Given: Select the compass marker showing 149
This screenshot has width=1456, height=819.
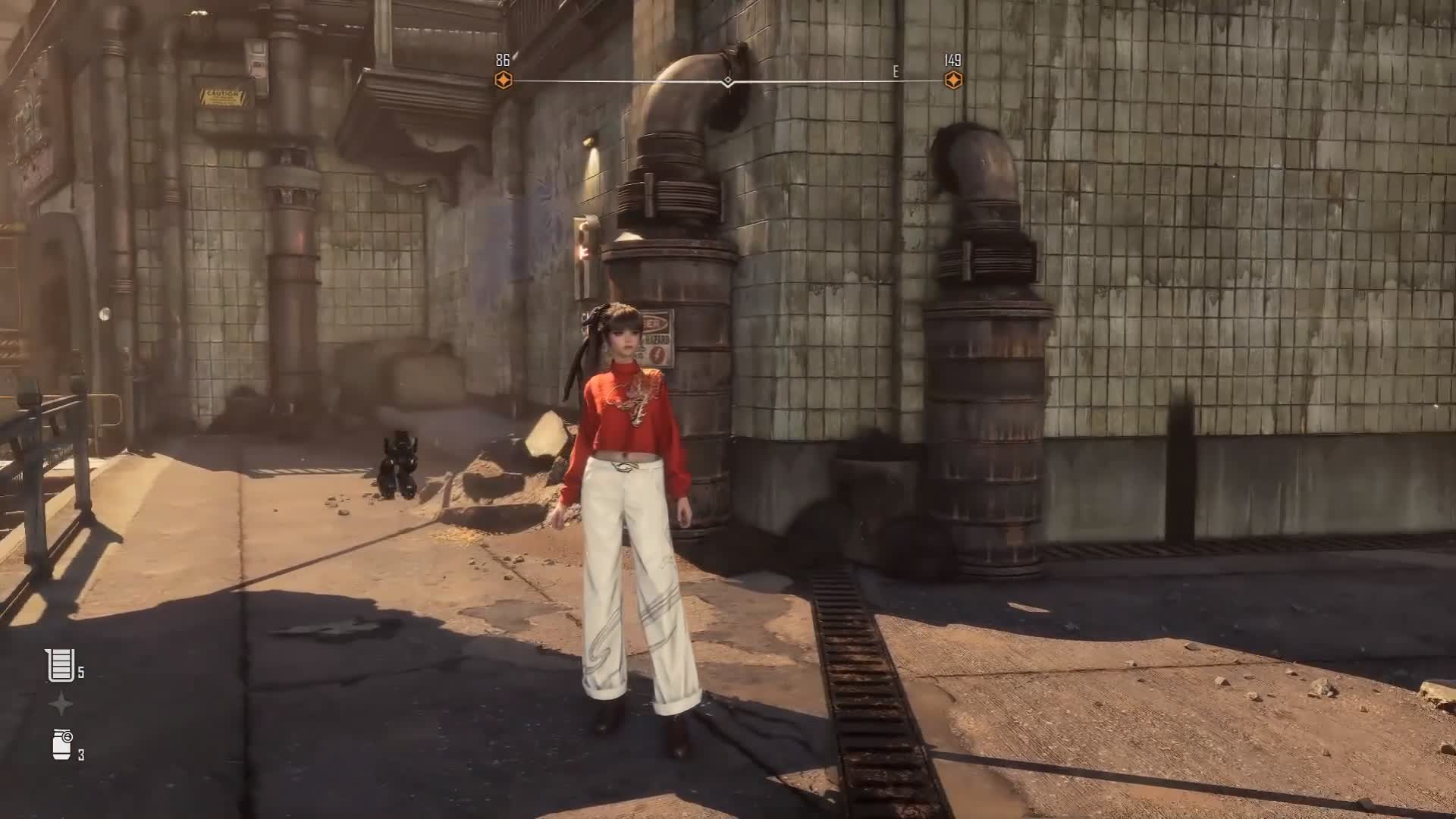Looking at the screenshot, I should 952,80.
